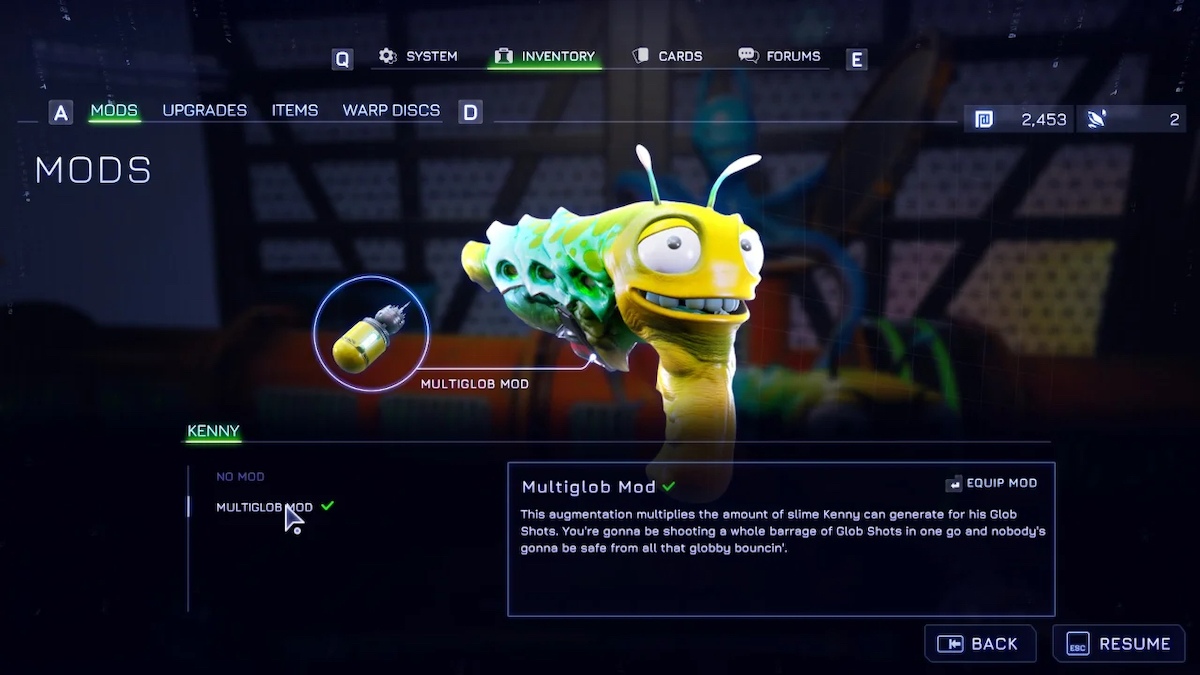Select the Mods sub-tab
Image resolution: width=1200 pixels, height=675 pixels.
coord(114,110)
